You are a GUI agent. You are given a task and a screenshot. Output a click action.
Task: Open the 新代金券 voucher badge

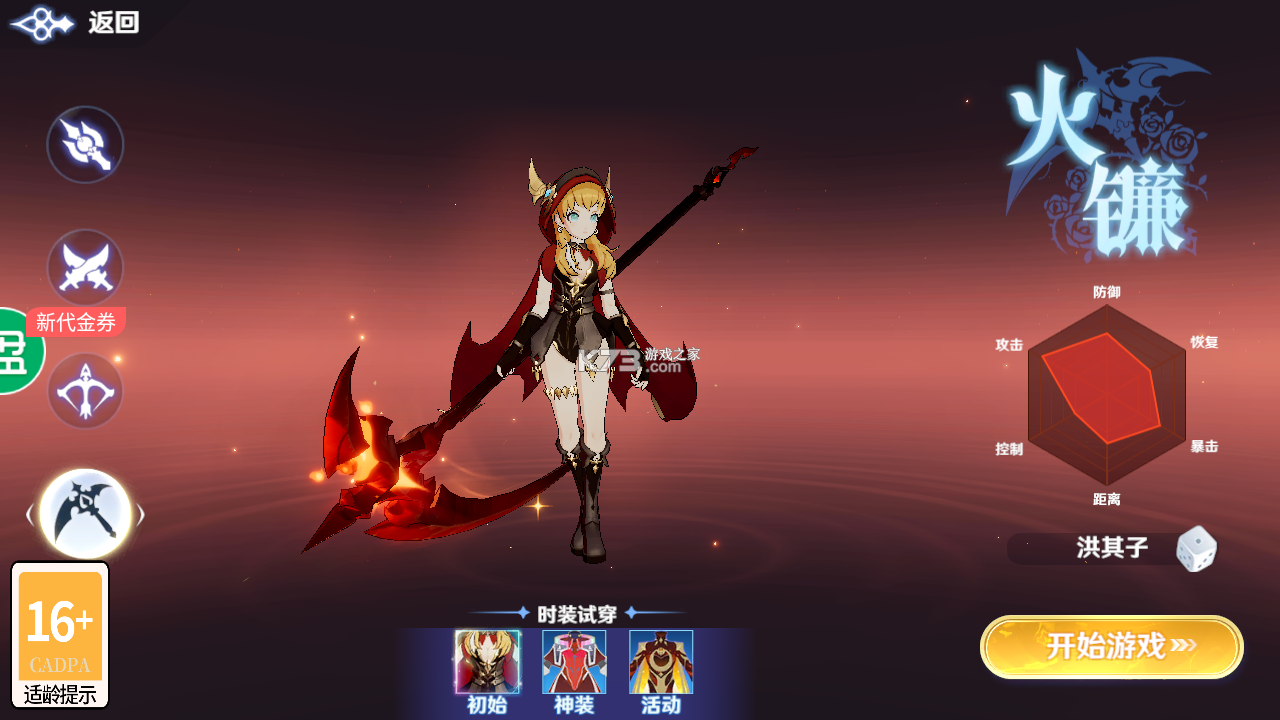click(76, 322)
